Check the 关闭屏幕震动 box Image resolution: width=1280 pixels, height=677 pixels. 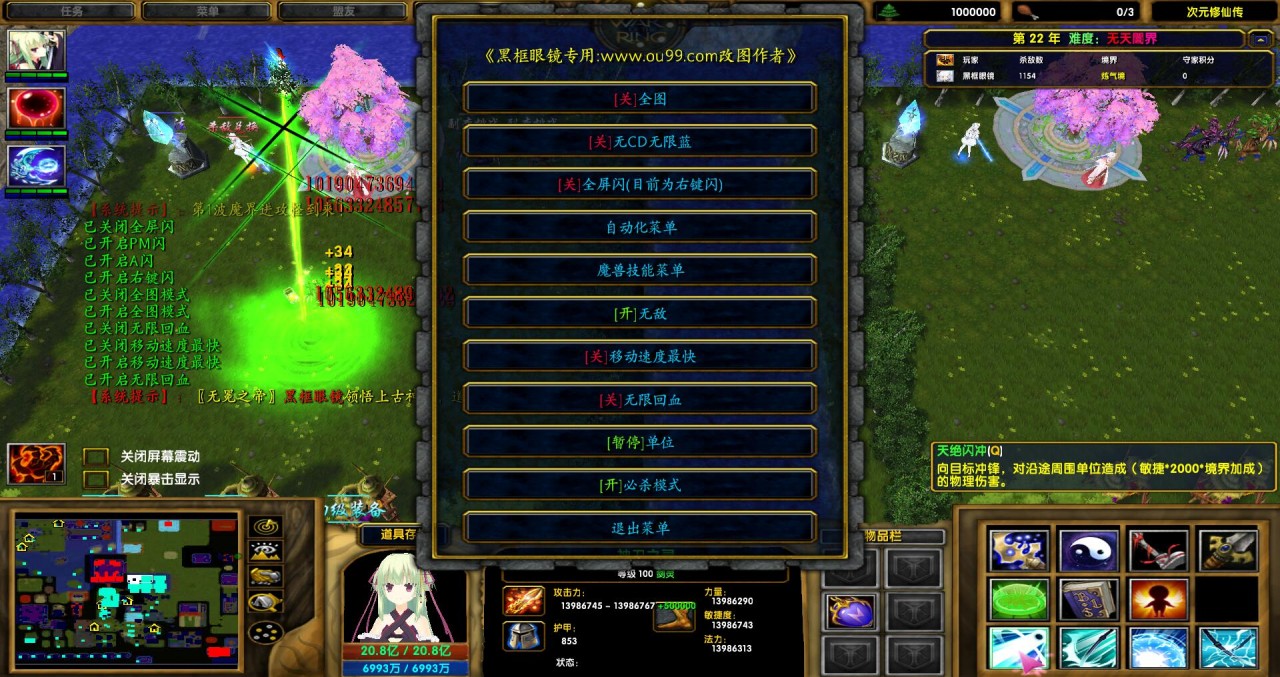(96, 457)
